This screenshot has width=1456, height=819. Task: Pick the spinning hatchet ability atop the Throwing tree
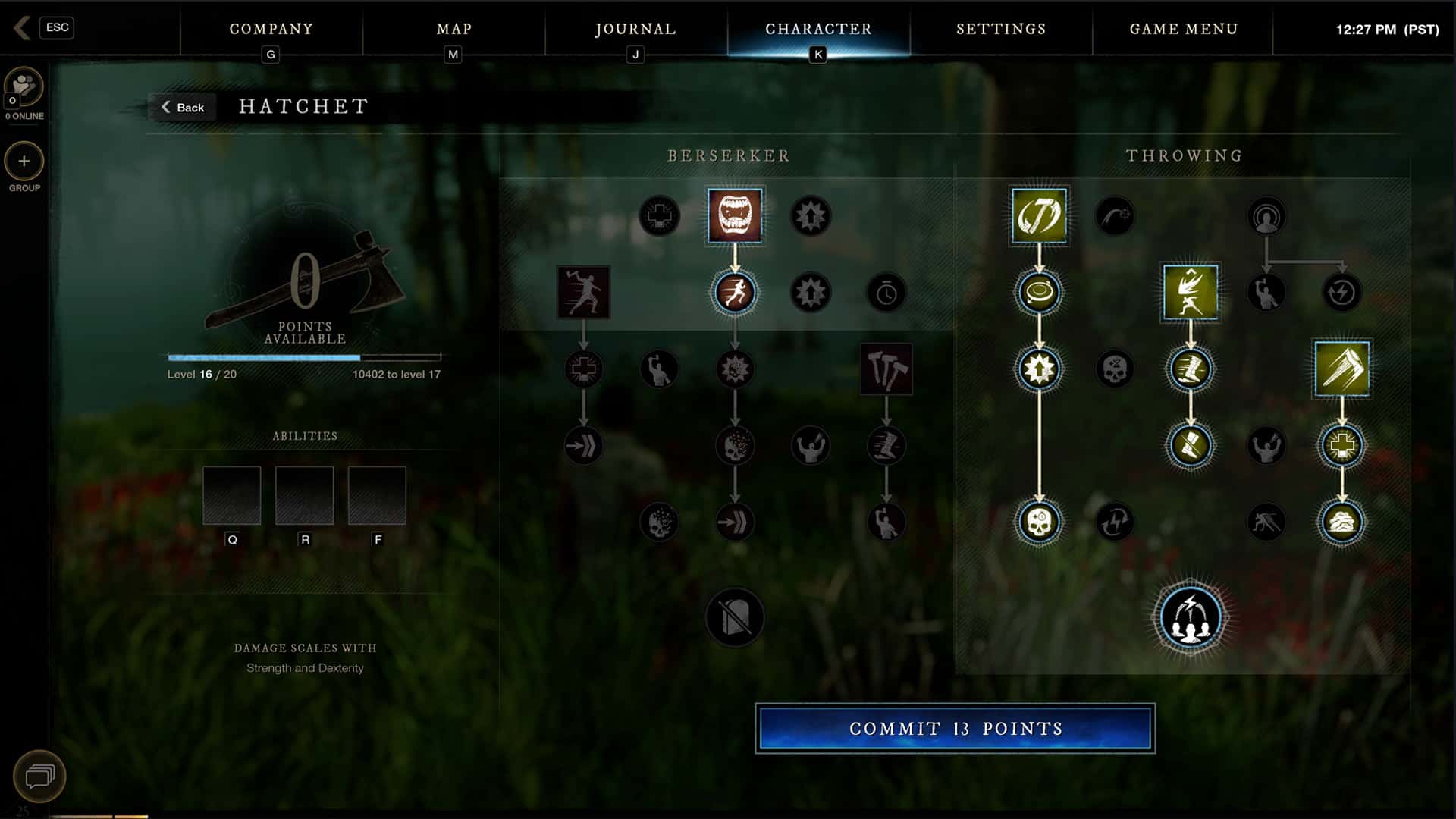tap(1038, 215)
